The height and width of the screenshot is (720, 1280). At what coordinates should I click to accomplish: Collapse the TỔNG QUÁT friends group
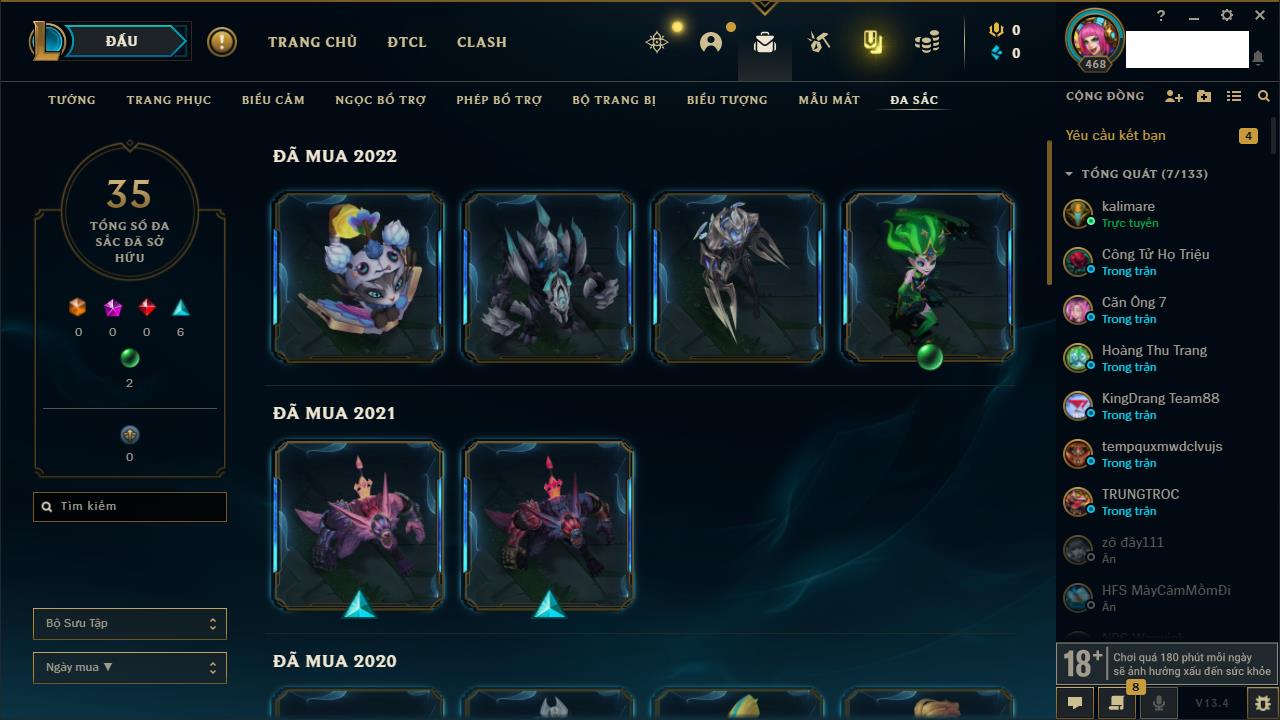tap(1069, 174)
